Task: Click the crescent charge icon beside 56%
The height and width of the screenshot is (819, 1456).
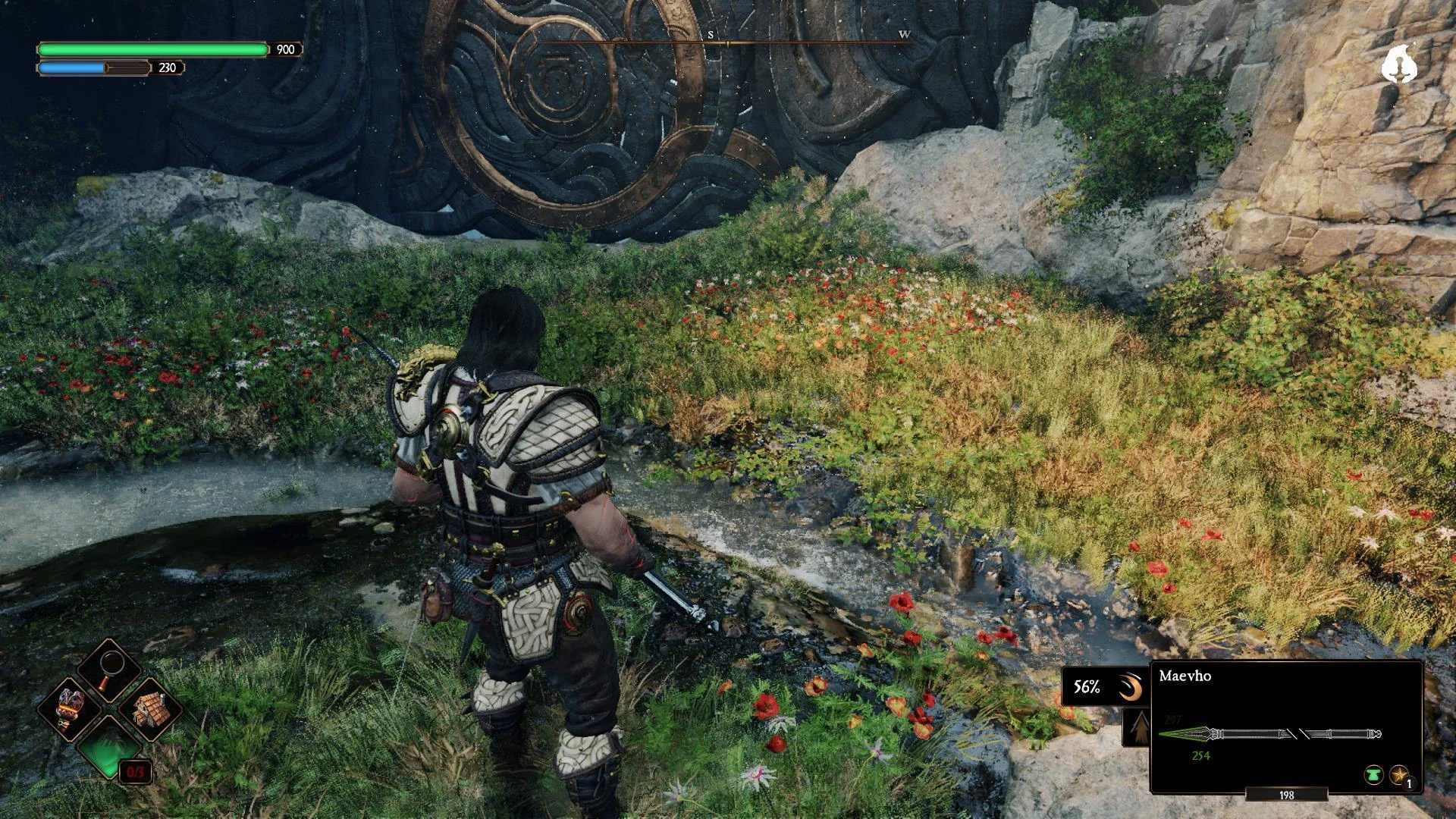Action: [1129, 688]
